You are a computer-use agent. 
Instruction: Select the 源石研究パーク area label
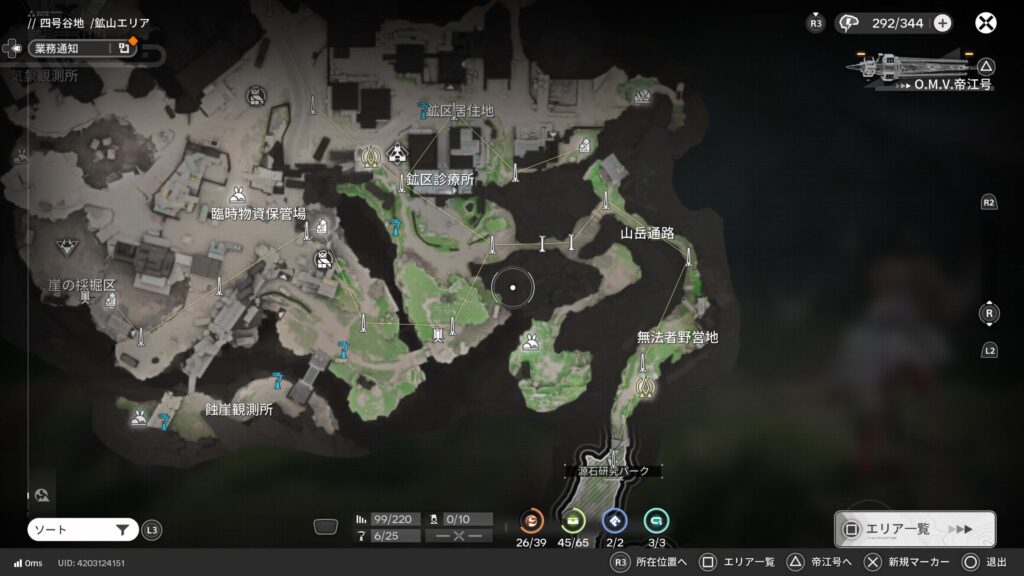613,470
